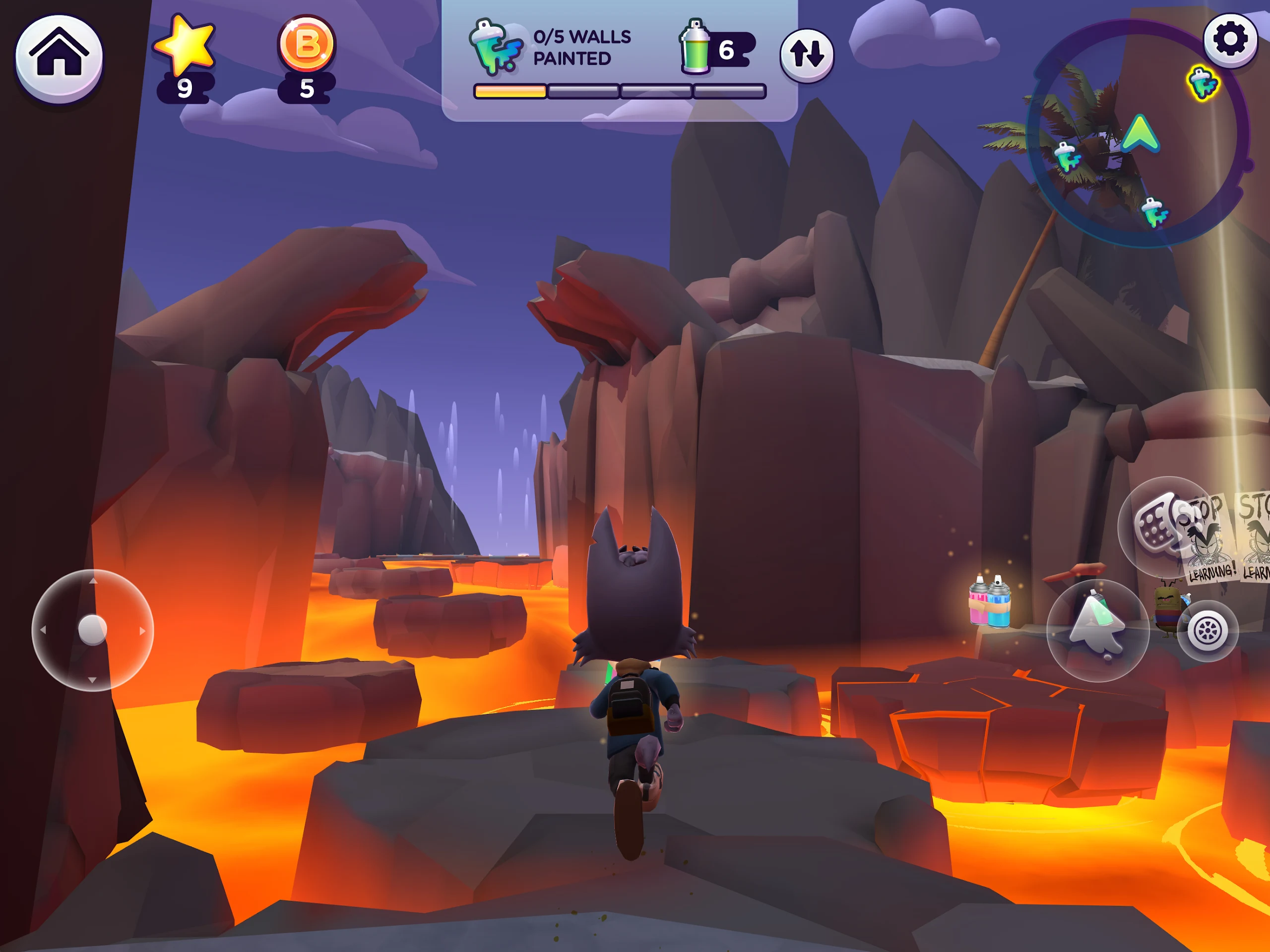Click the yellow-highlighted paint marker on minimap
This screenshot has height=952, width=1270.
1202,83
